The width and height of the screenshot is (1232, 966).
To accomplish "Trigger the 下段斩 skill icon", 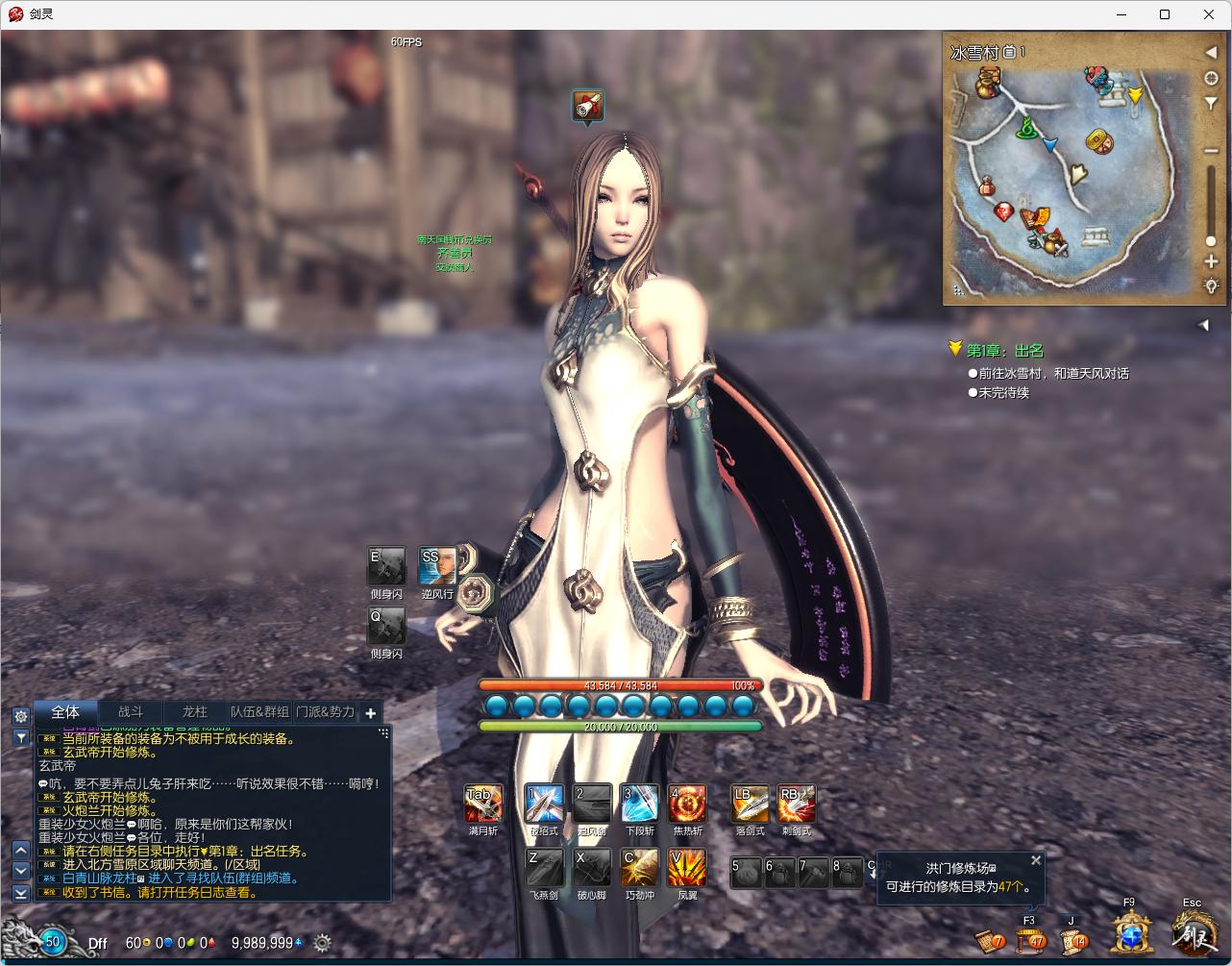I will tap(639, 804).
